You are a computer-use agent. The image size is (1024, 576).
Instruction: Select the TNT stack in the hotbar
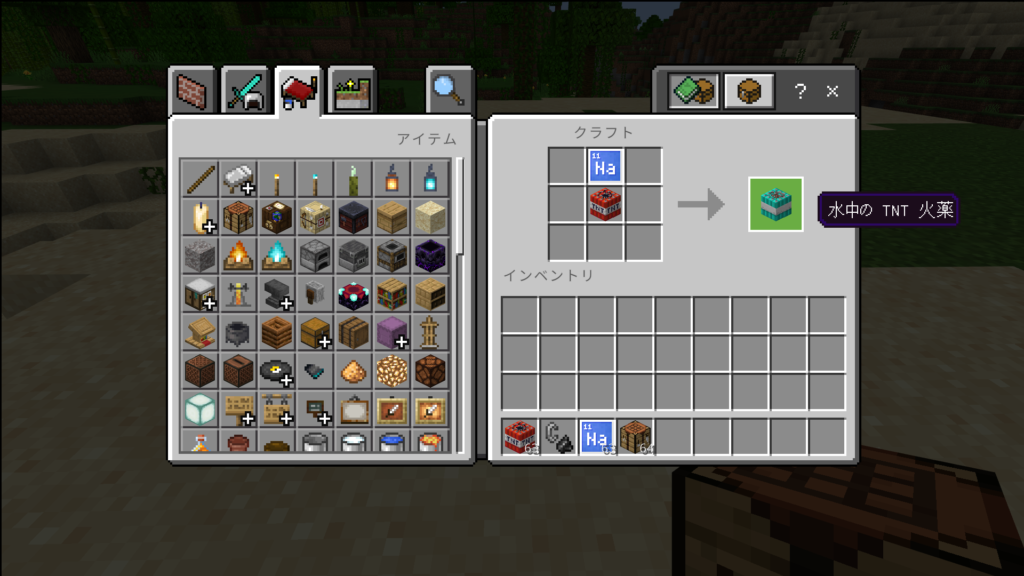(520, 437)
